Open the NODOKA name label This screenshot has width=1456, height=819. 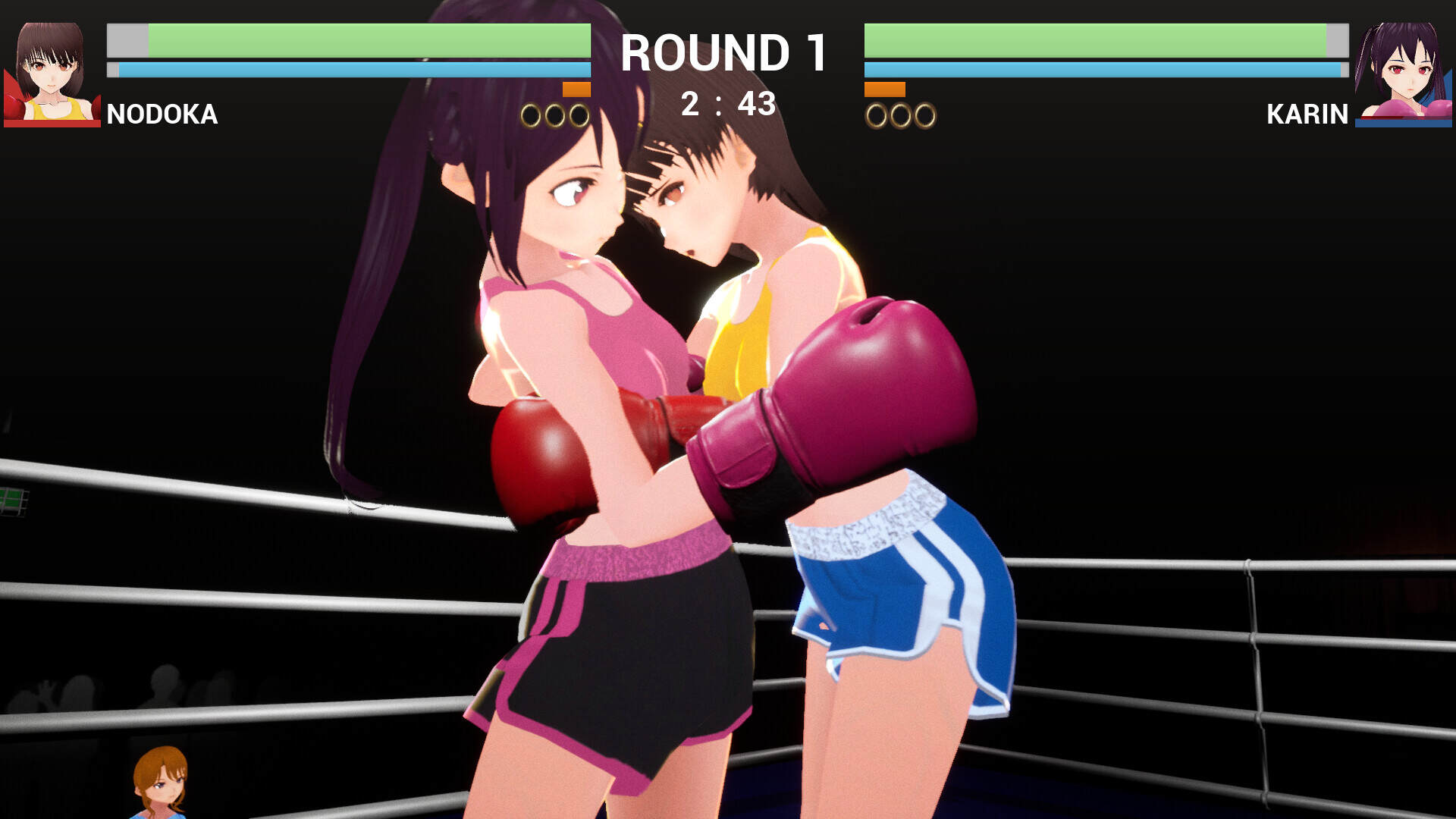(x=162, y=115)
